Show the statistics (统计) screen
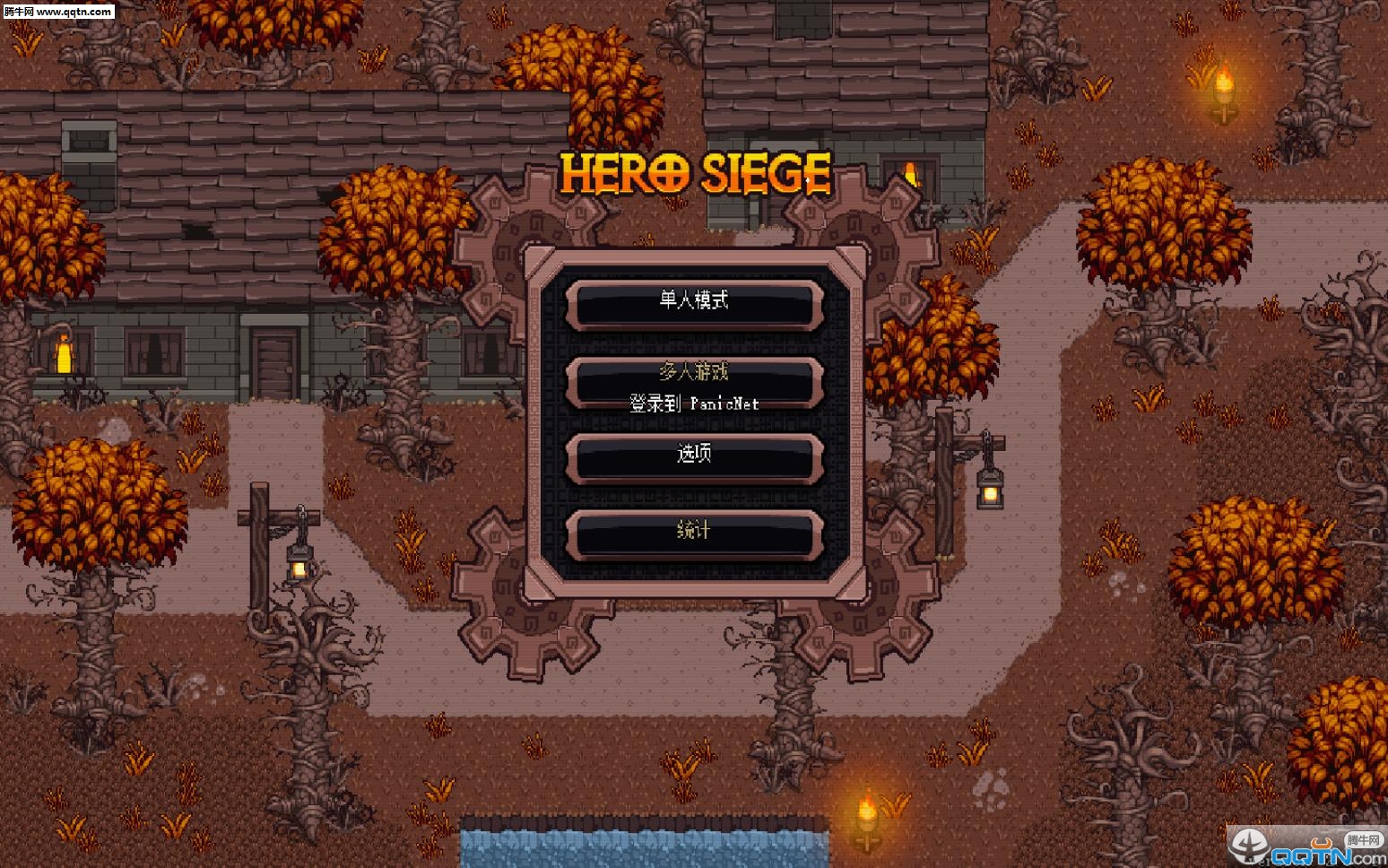 pyautogui.click(x=694, y=533)
